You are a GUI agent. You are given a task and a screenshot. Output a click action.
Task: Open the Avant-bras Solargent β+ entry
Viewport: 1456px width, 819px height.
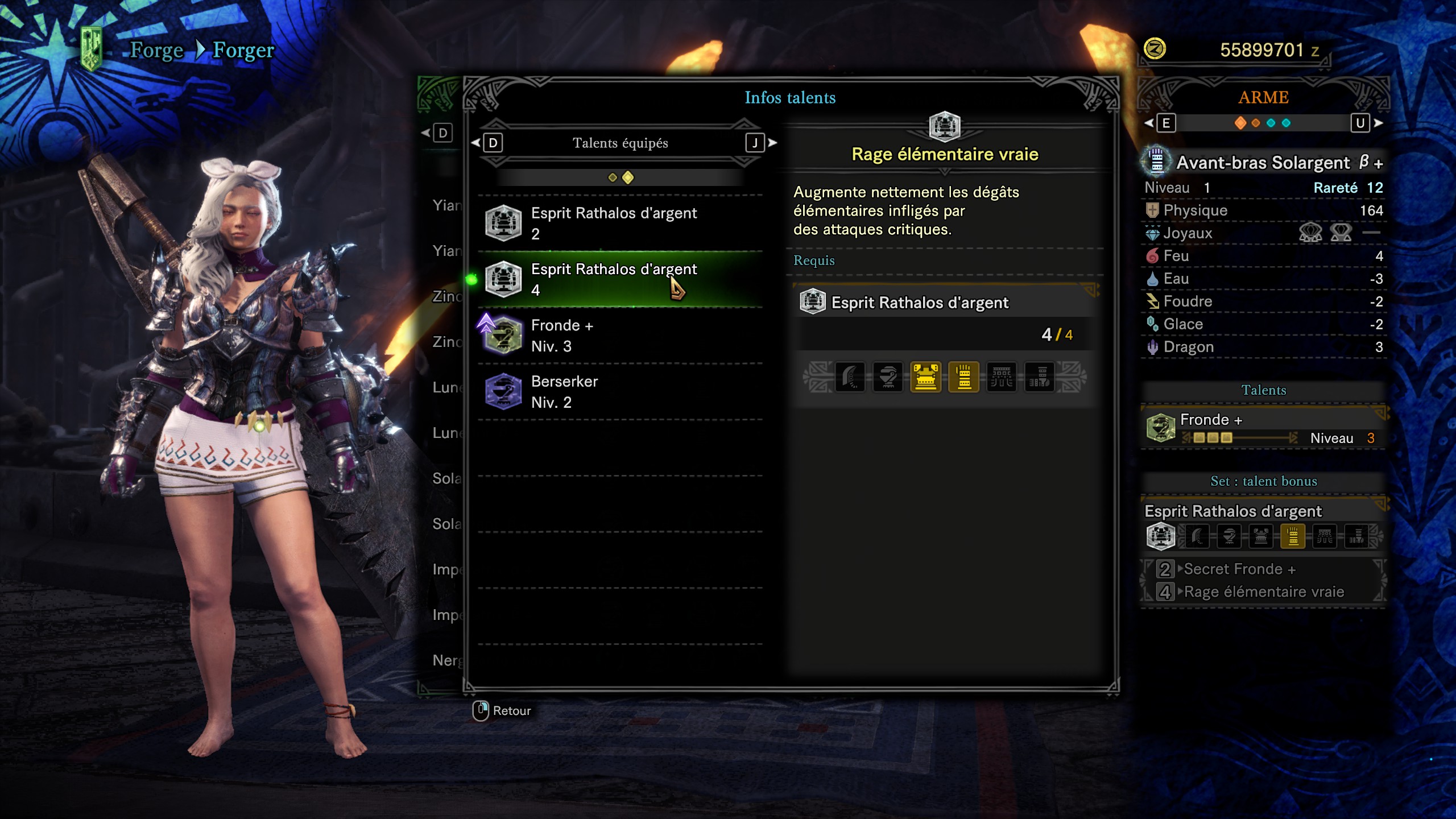(x=1263, y=163)
